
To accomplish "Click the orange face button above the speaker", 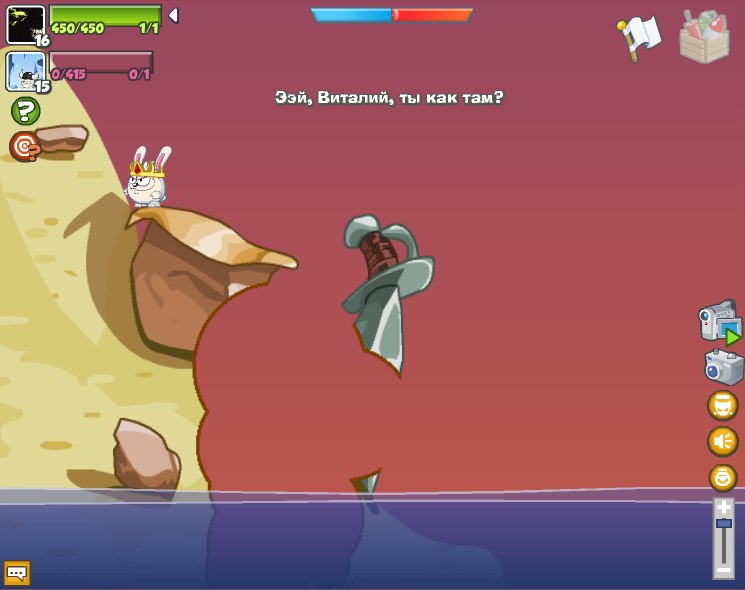I will pyautogui.click(x=722, y=405).
